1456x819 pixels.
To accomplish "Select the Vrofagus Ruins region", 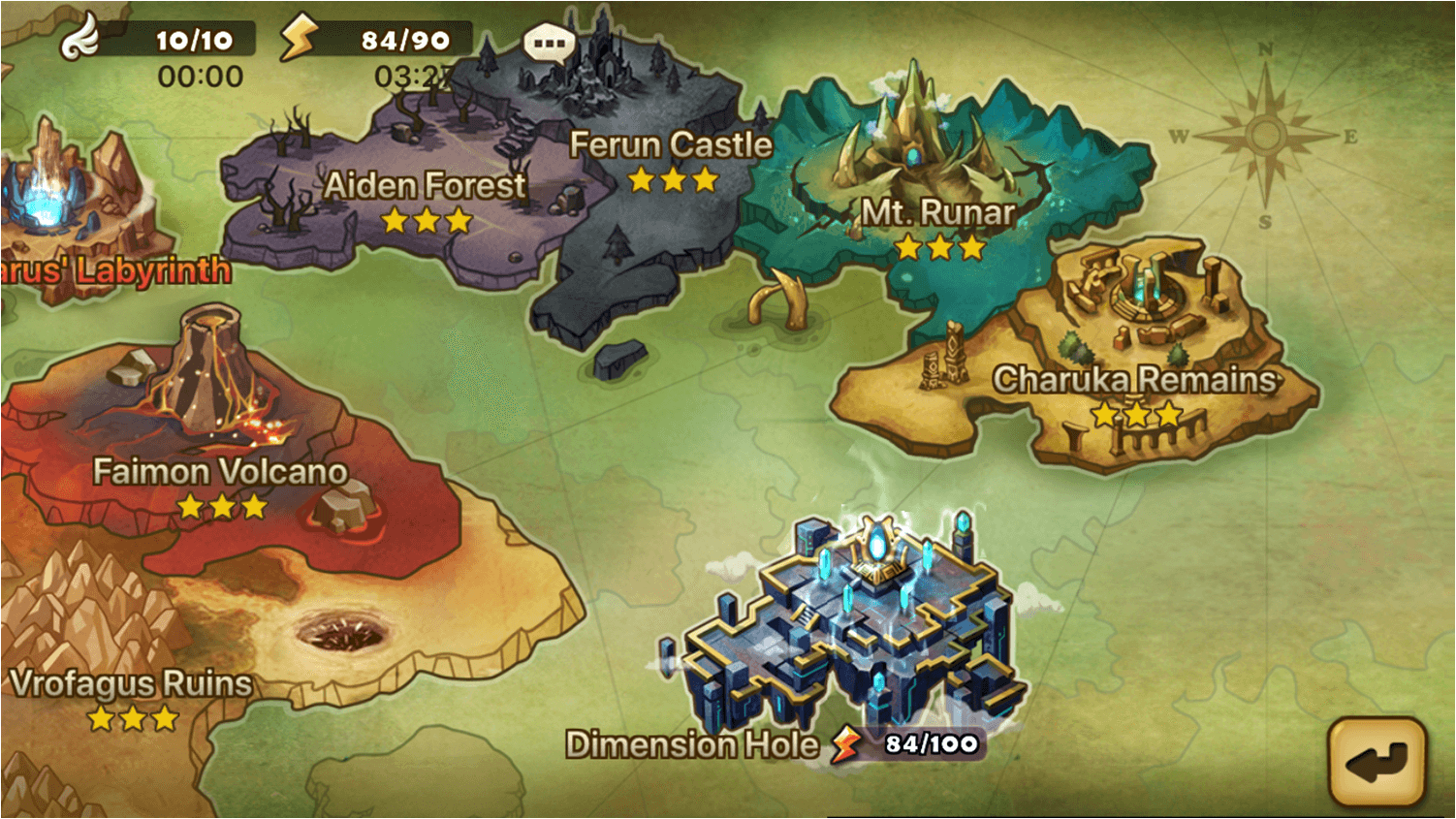I will coord(131,684).
